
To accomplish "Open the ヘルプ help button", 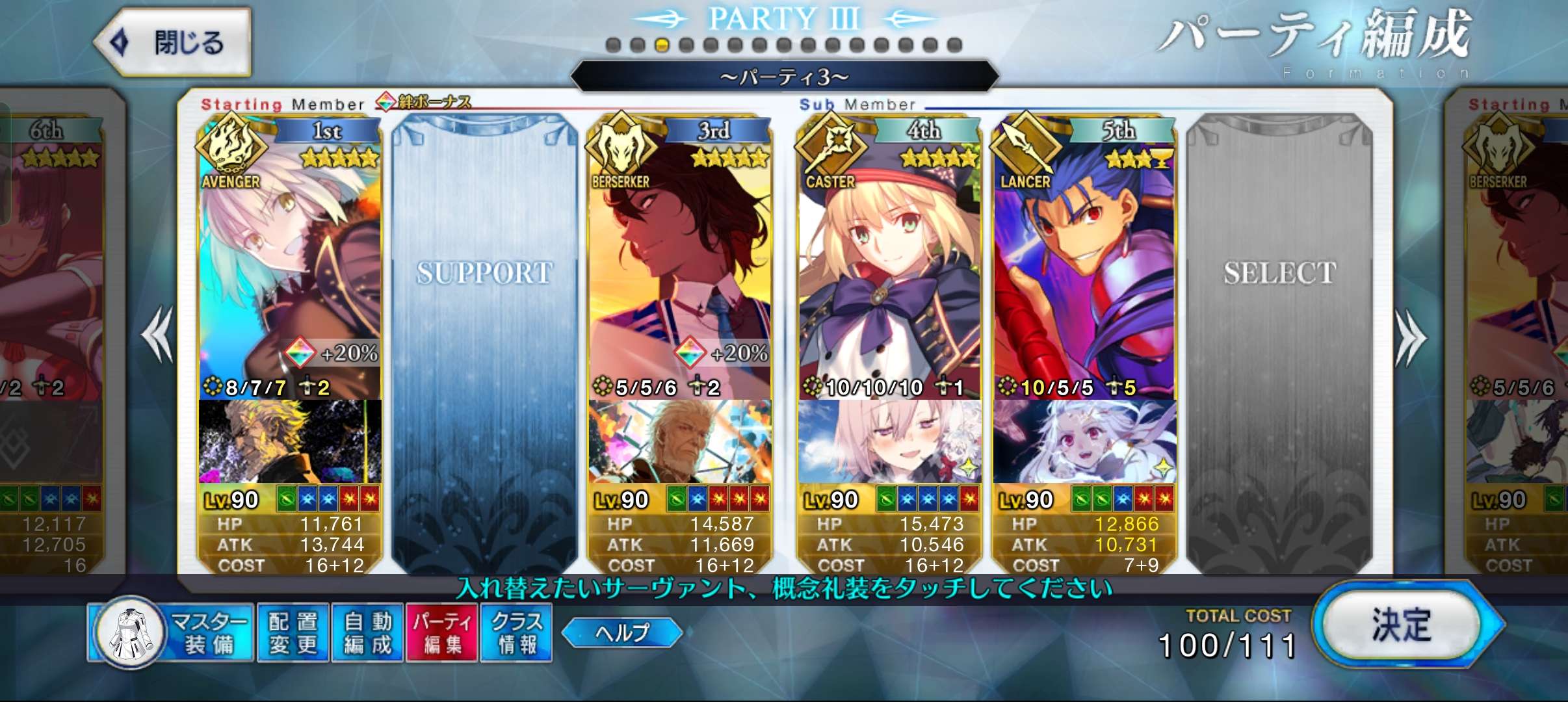I will 622,632.
